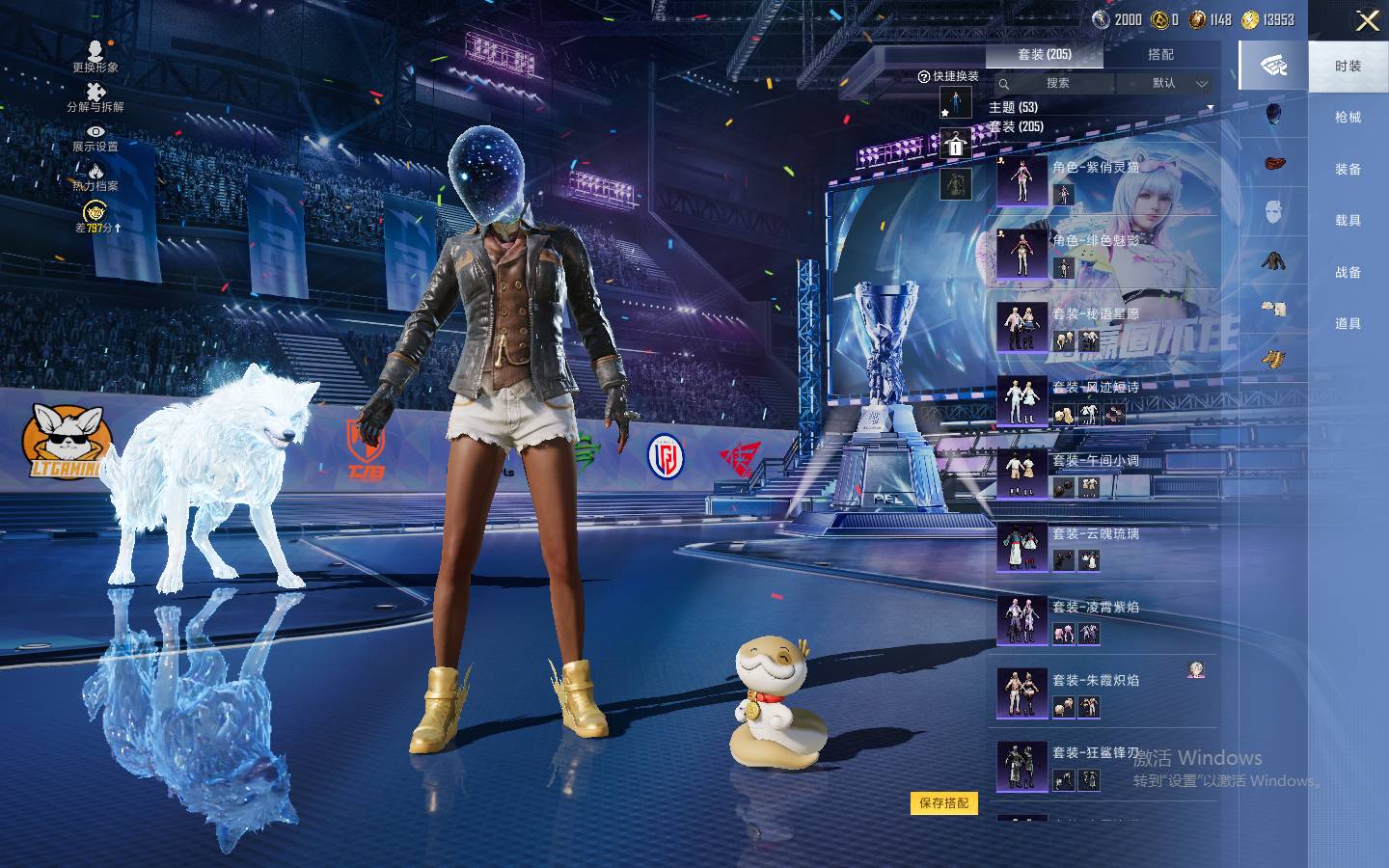The height and width of the screenshot is (868, 1389).
Task: Click 更换形象 to change character
Action: [x=95, y=56]
